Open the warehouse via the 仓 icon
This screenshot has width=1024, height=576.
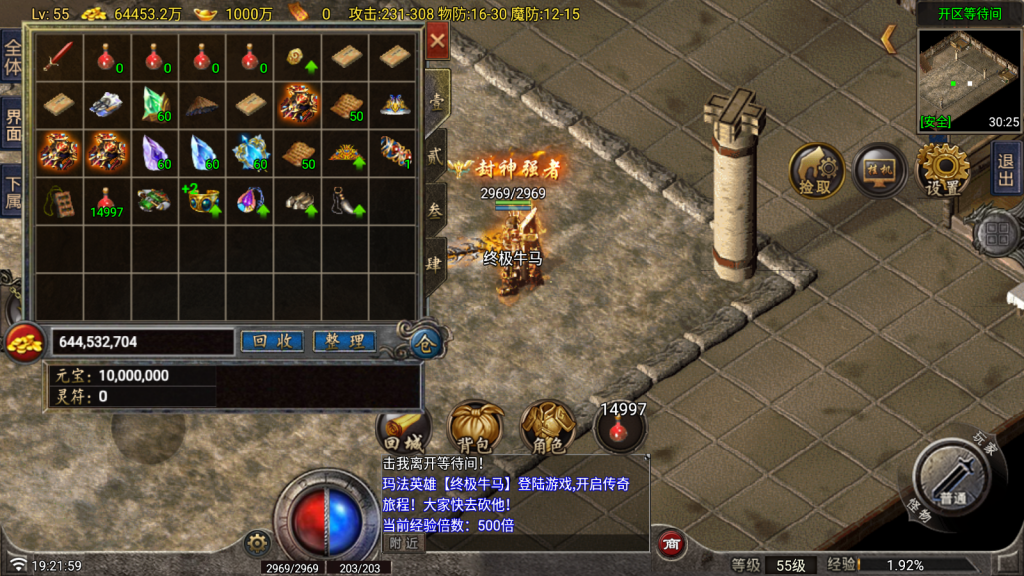coord(424,344)
